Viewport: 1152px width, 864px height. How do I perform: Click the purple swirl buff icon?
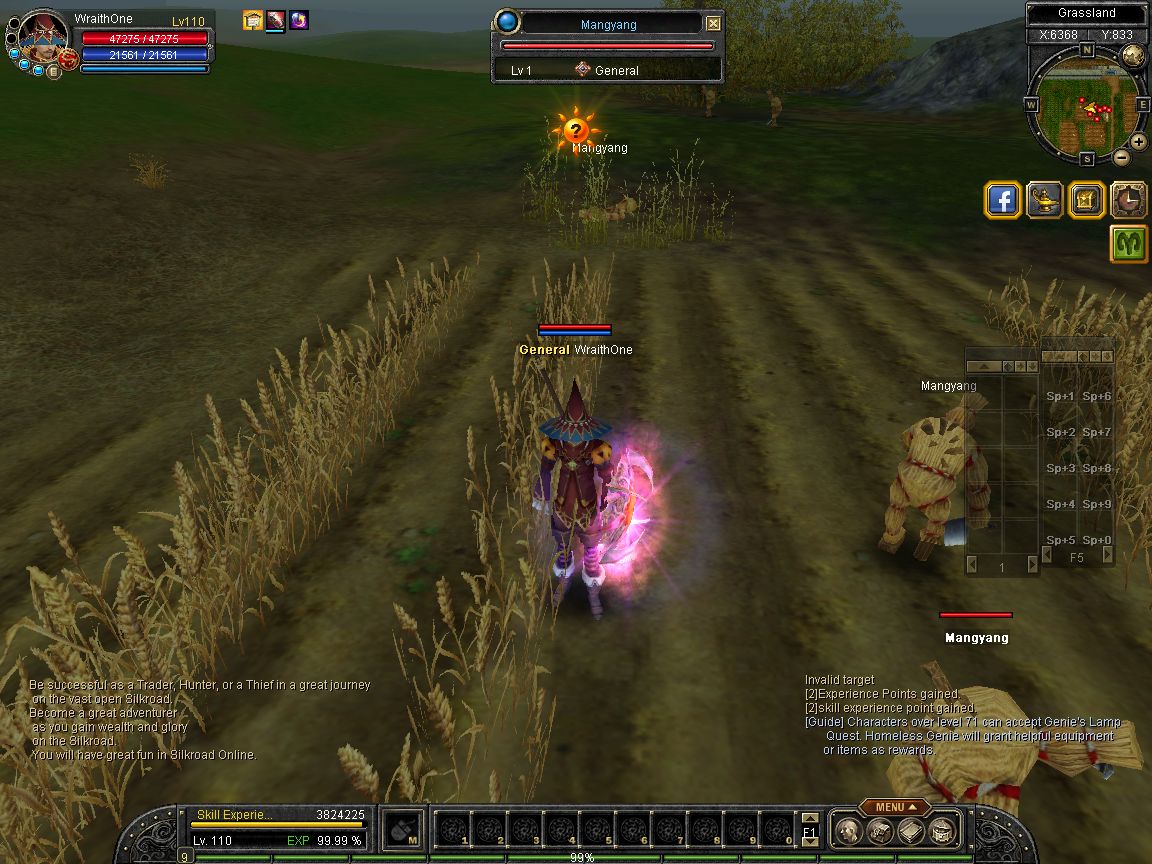[x=298, y=20]
